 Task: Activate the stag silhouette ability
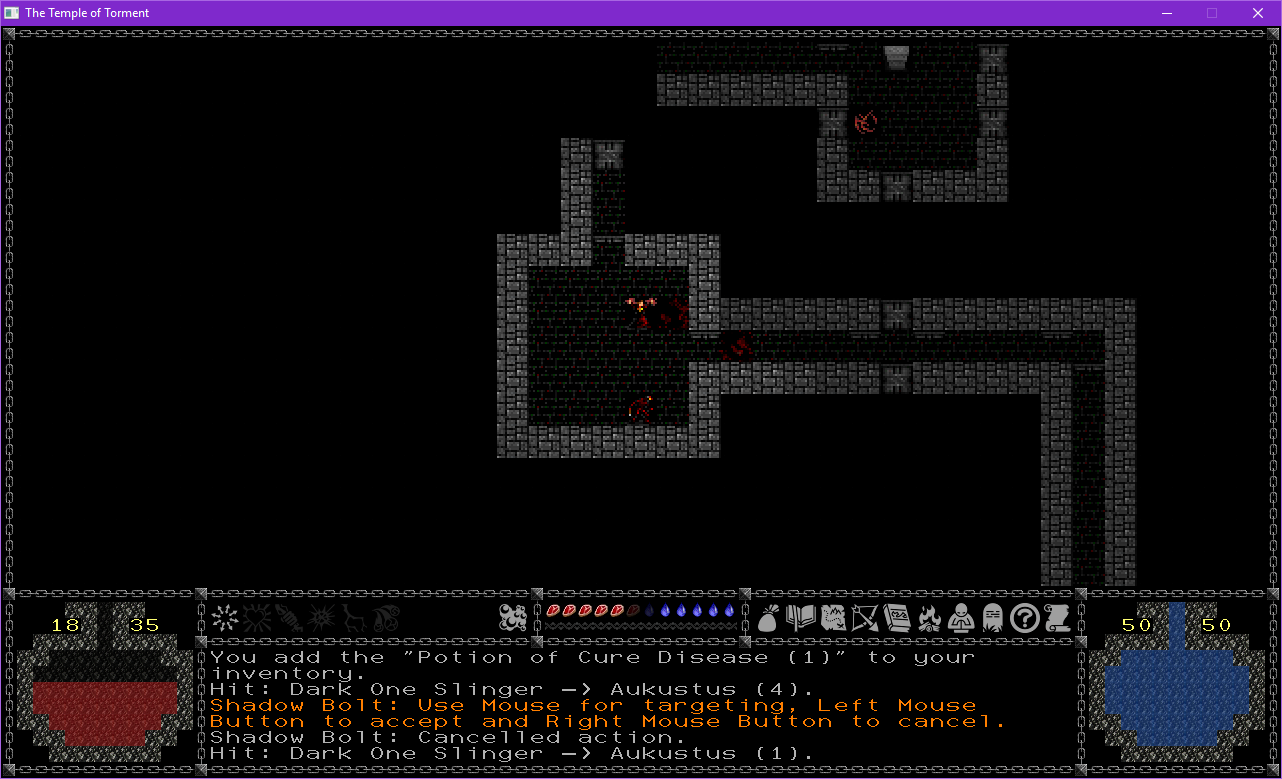[352, 618]
